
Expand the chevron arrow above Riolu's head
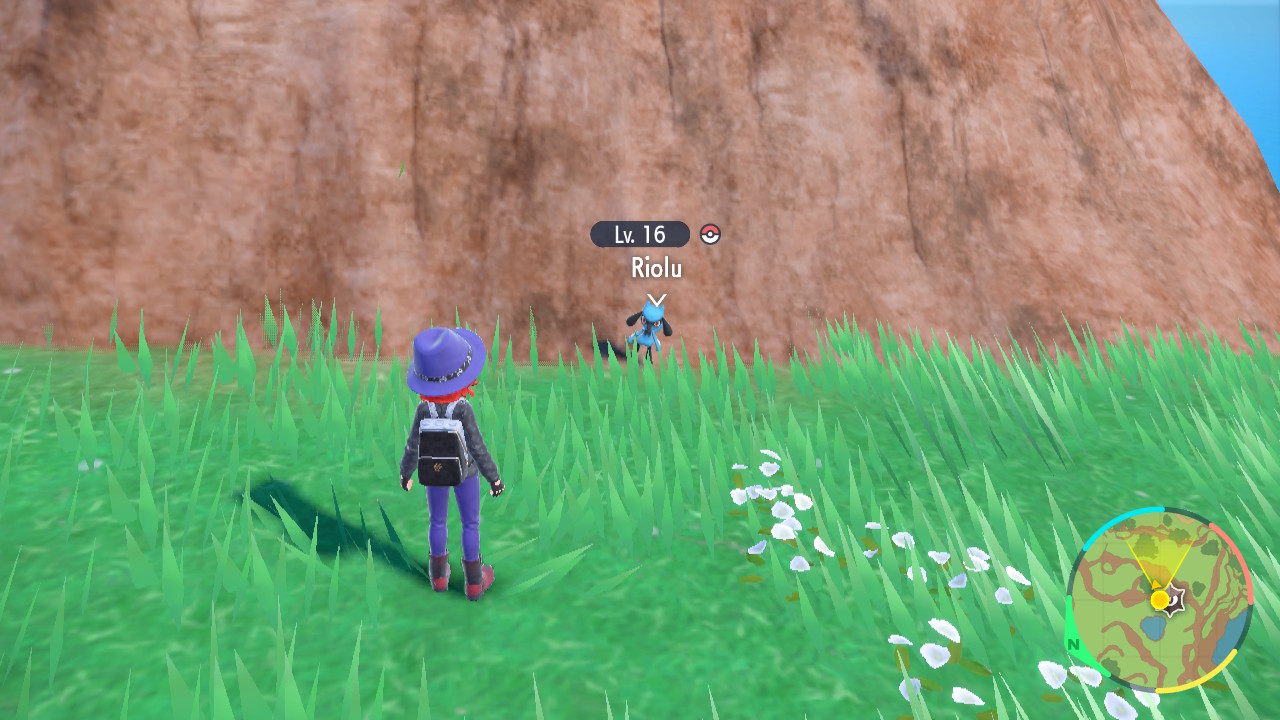(659, 297)
